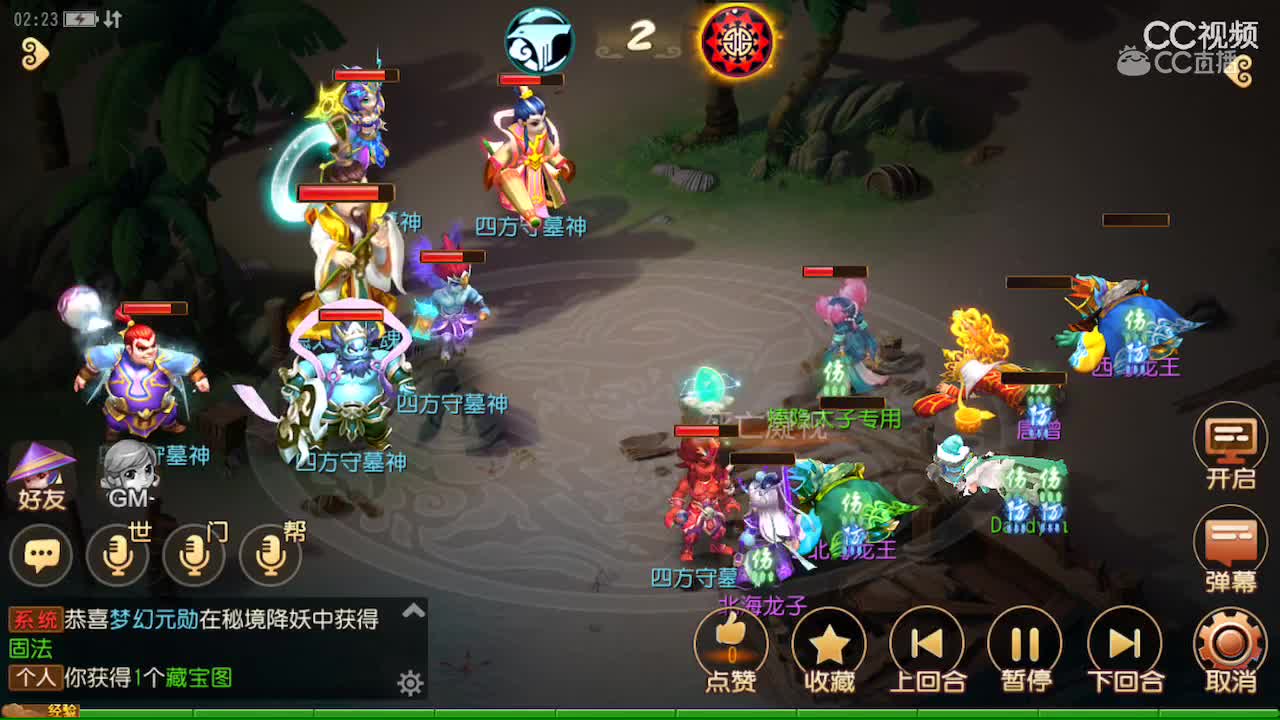Exit the replay with the 取消 button
Image resolution: width=1280 pixels, height=720 pixels.
pos(1230,643)
